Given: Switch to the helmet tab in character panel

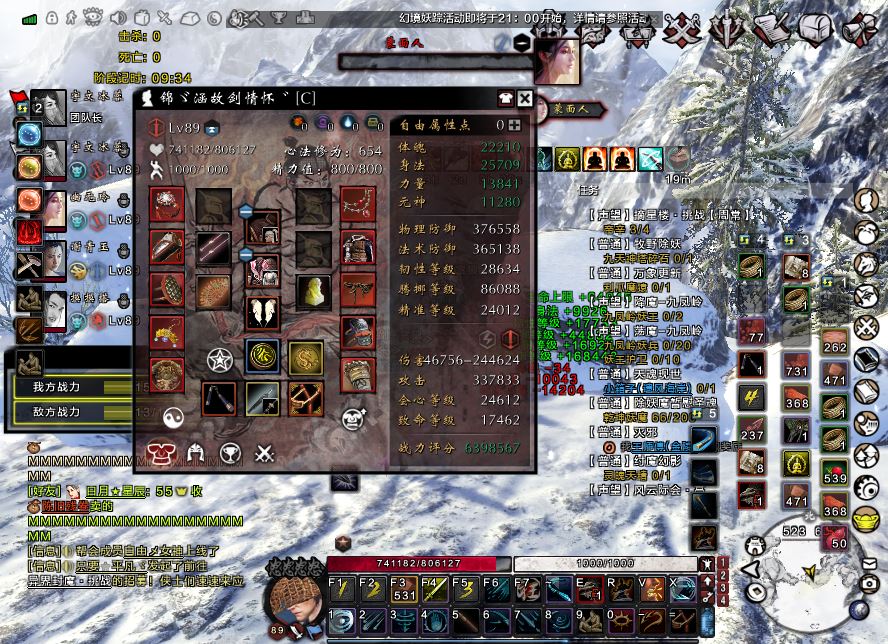Looking at the screenshot, I should (x=196, y=453).
